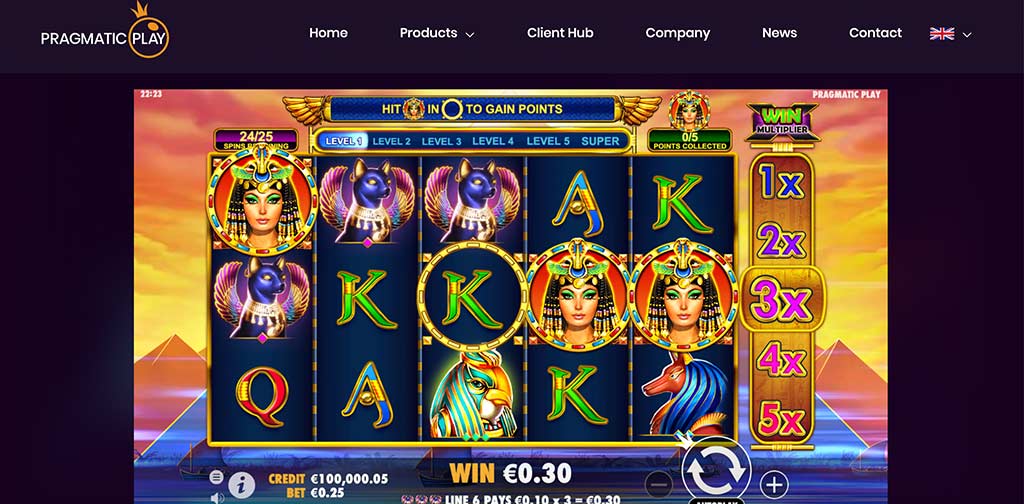Expand the Products dropdown menu
Image resolution: width=1024 pixels, height=504 pixels.
[x=437, y=33]
